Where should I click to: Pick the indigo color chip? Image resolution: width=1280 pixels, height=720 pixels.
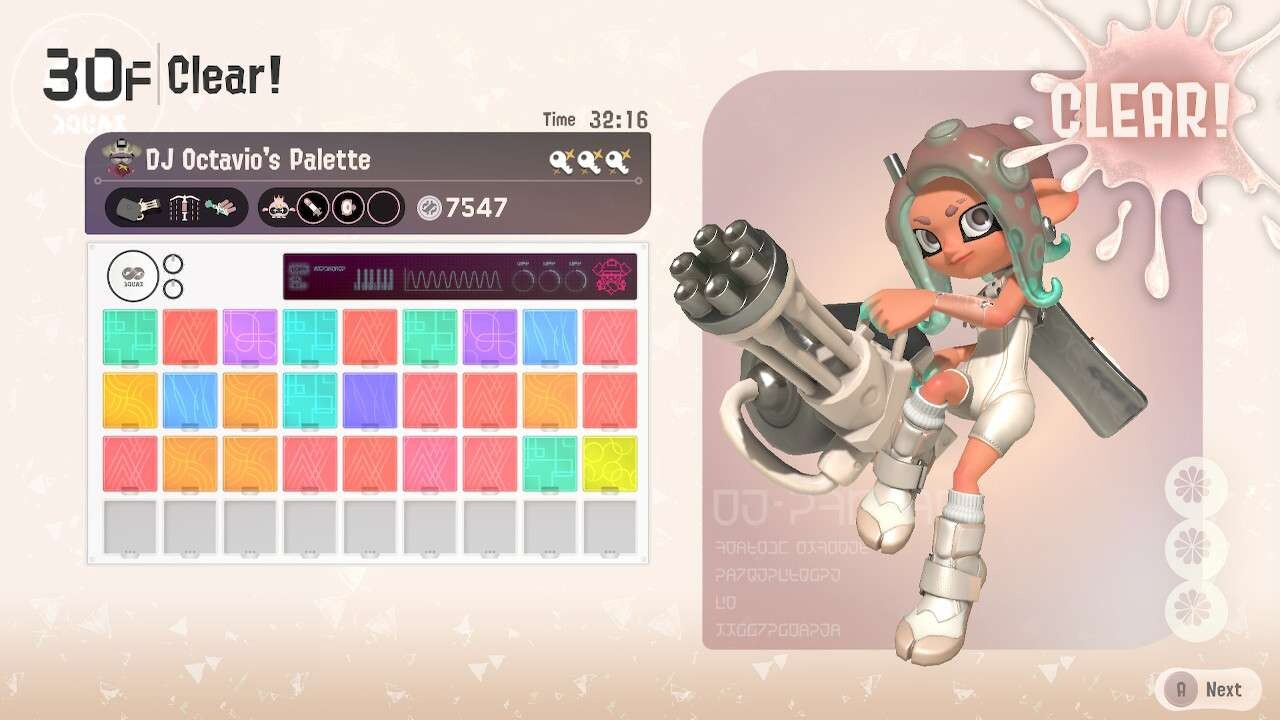click(370, 400)
